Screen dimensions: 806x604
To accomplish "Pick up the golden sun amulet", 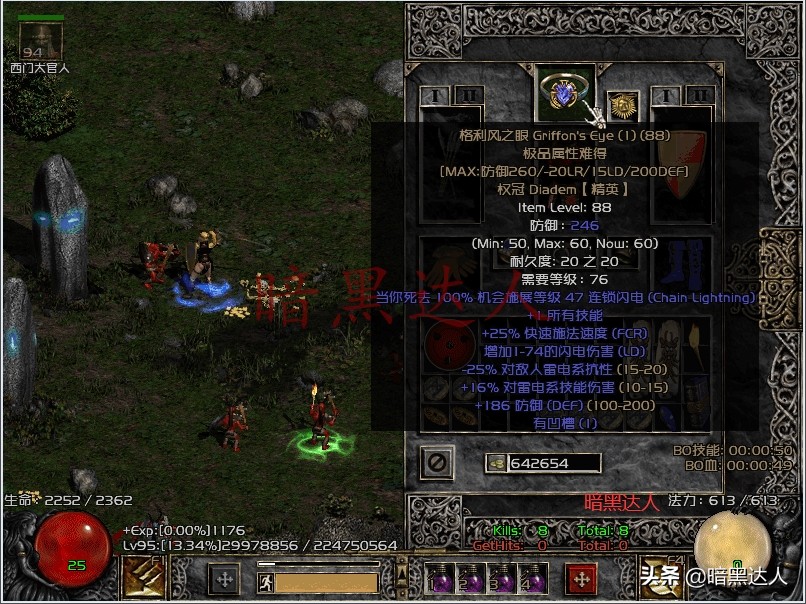I will [x=623, y=105].
